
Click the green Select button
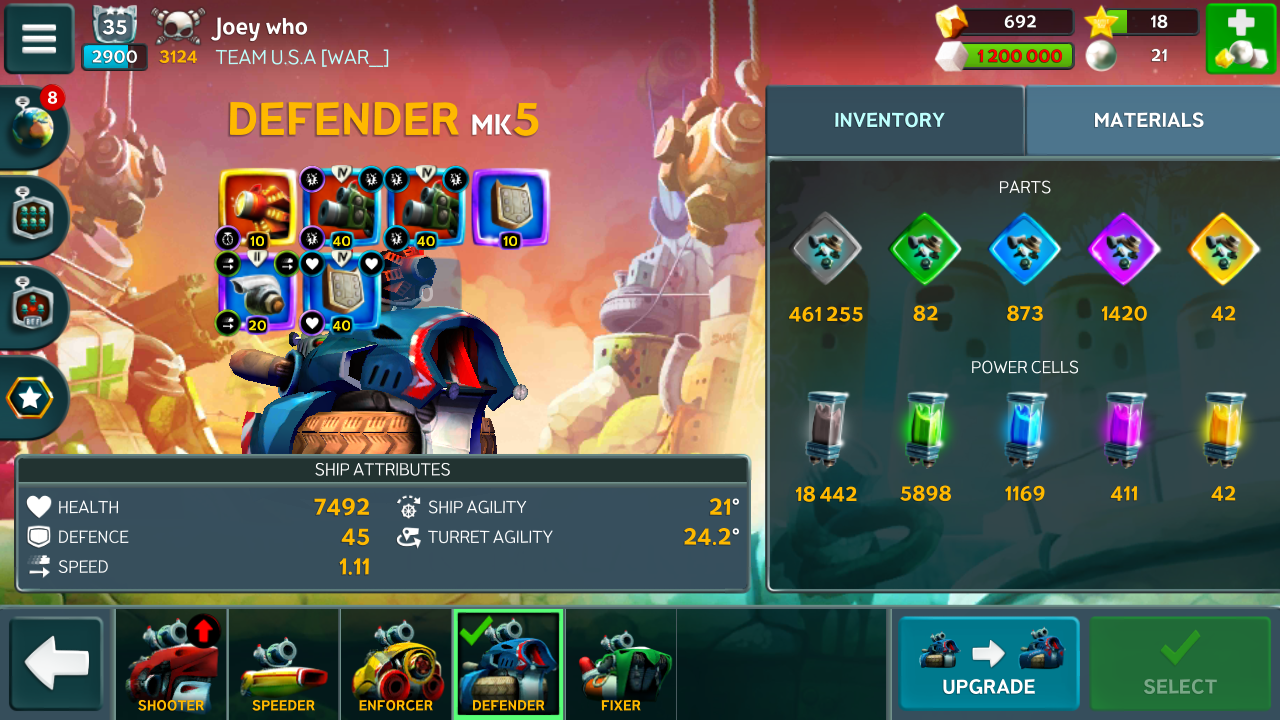1180,664
